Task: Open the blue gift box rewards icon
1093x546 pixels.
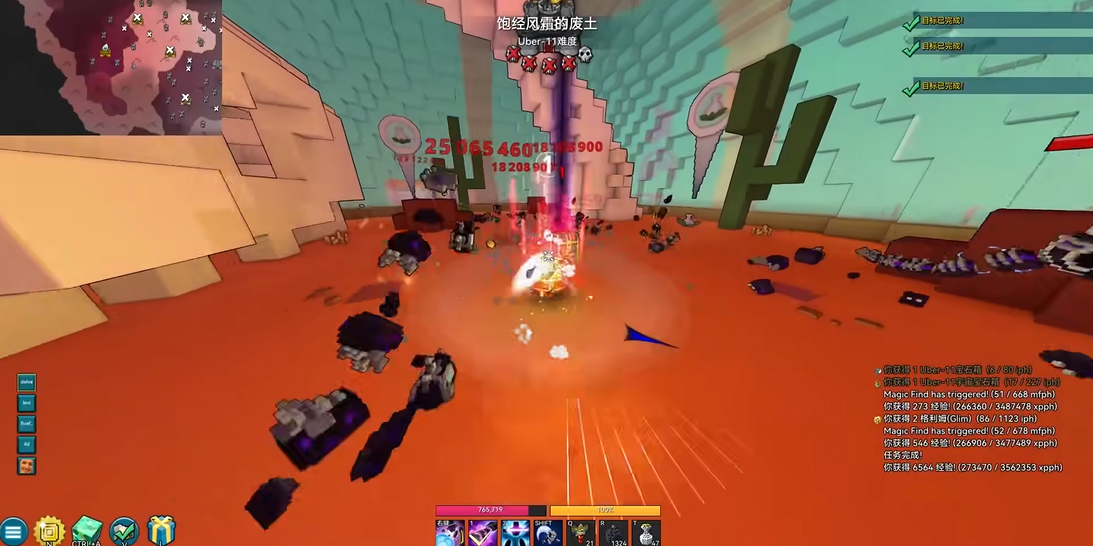Action: pos(161,530)
